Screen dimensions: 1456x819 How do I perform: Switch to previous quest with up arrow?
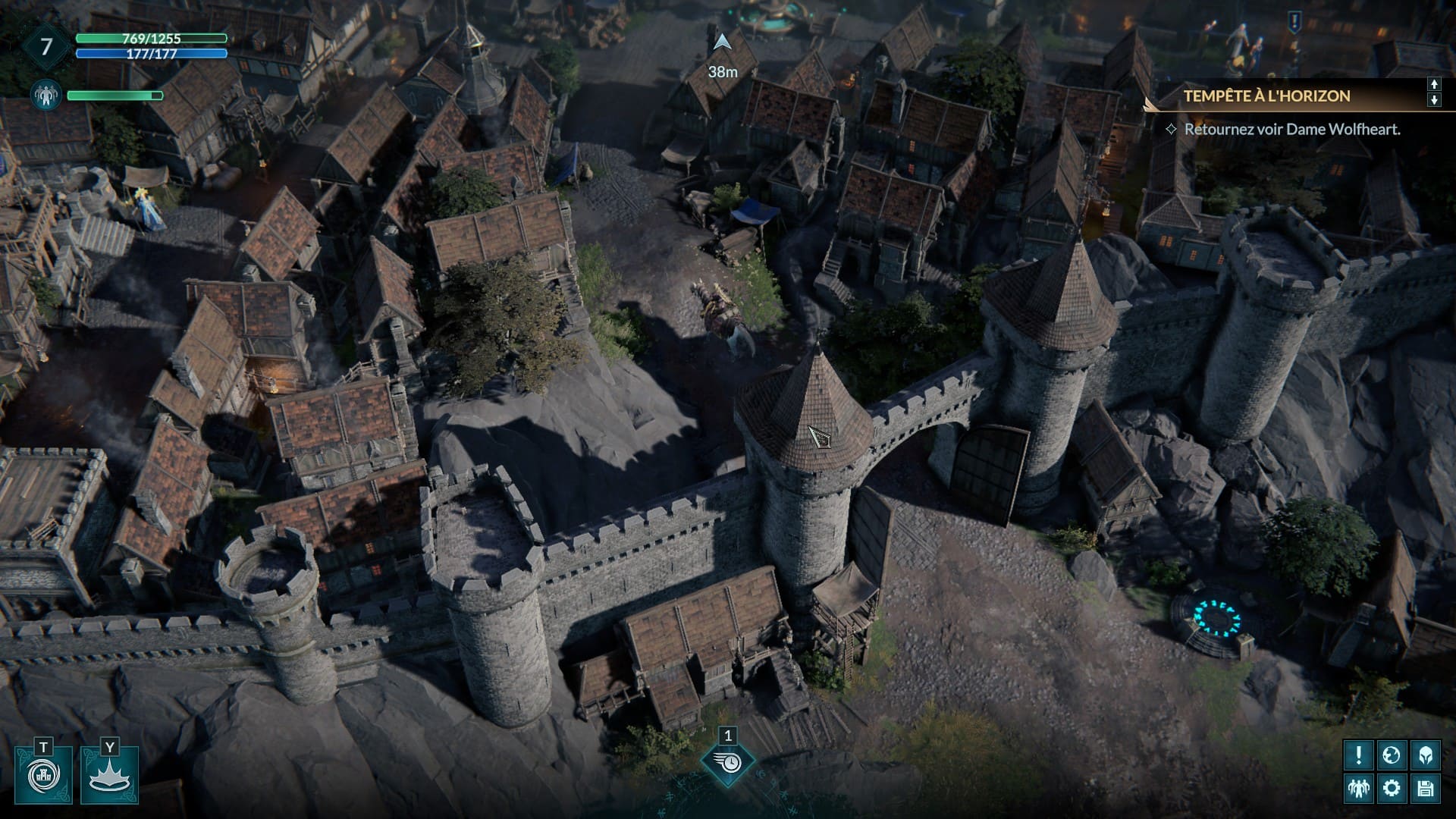click(x=1434, y=84)
